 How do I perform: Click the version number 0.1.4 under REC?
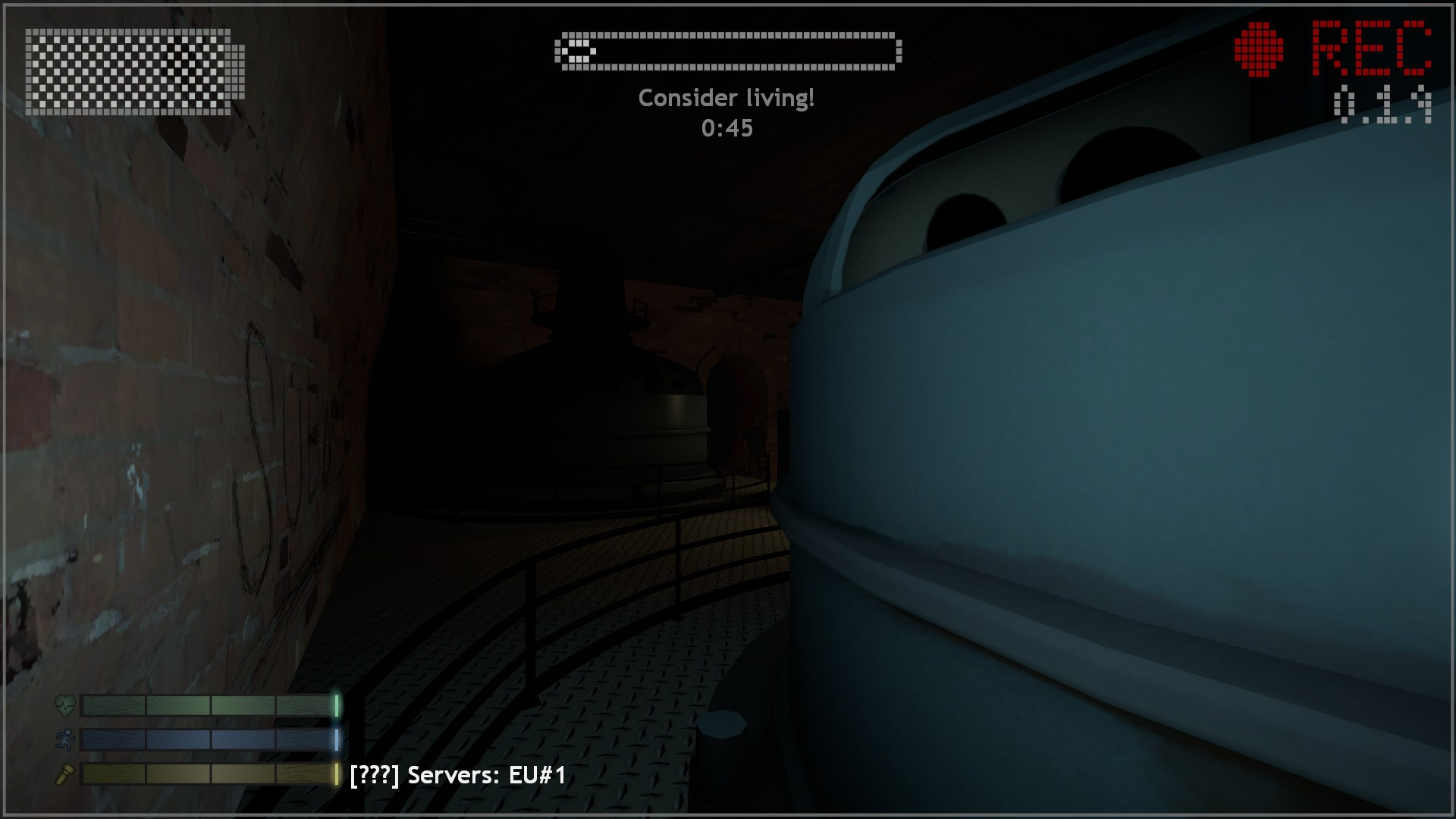pos(1380,102)
